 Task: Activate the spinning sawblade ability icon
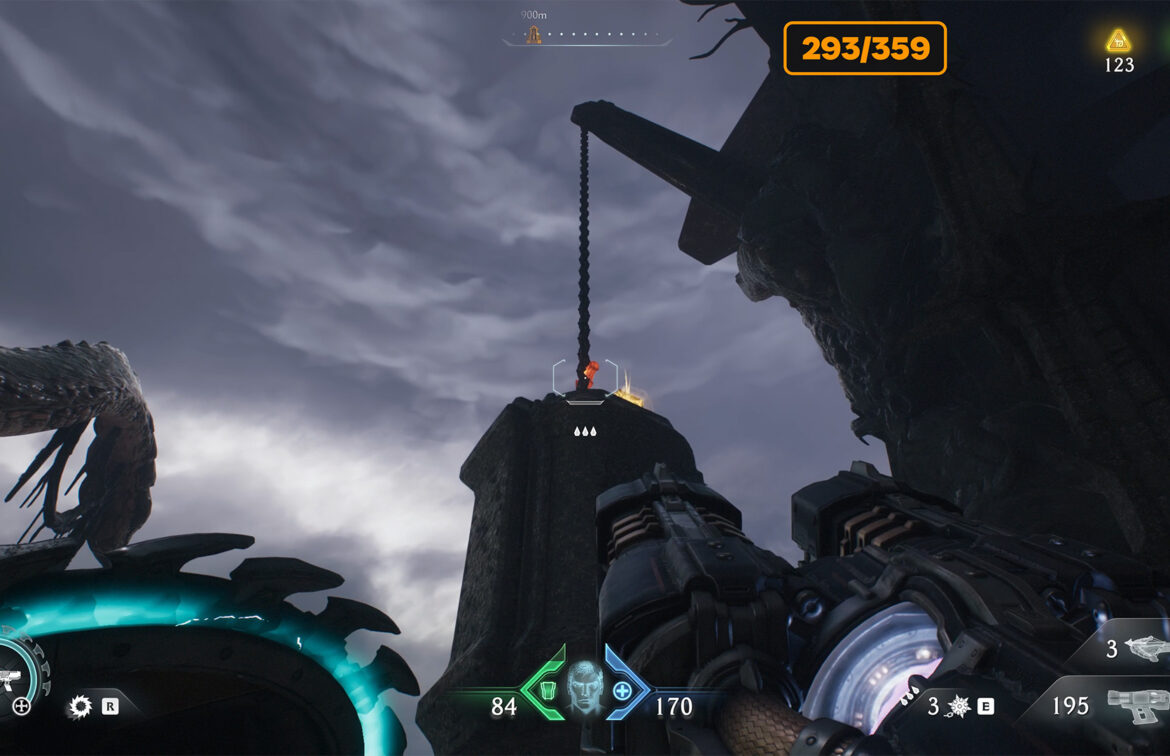[79, 707]
